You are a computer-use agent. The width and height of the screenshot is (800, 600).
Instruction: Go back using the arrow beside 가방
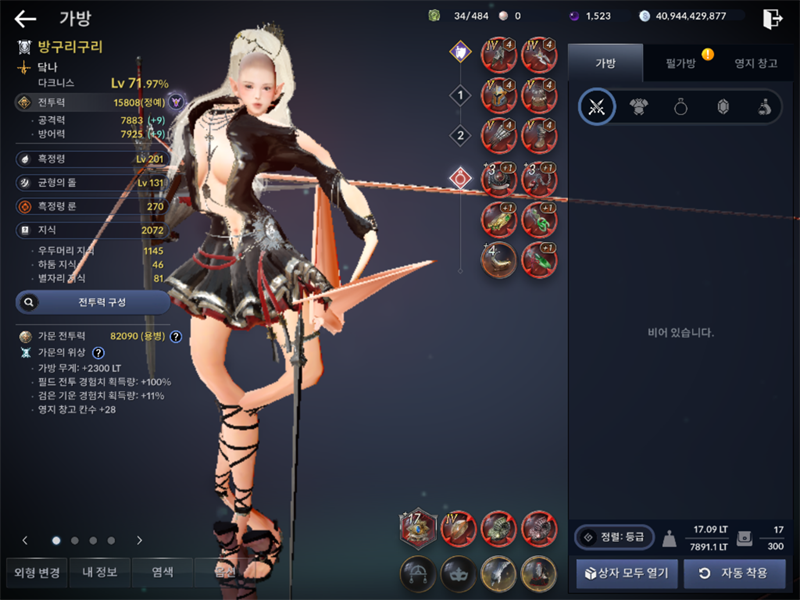coord(25,18)
